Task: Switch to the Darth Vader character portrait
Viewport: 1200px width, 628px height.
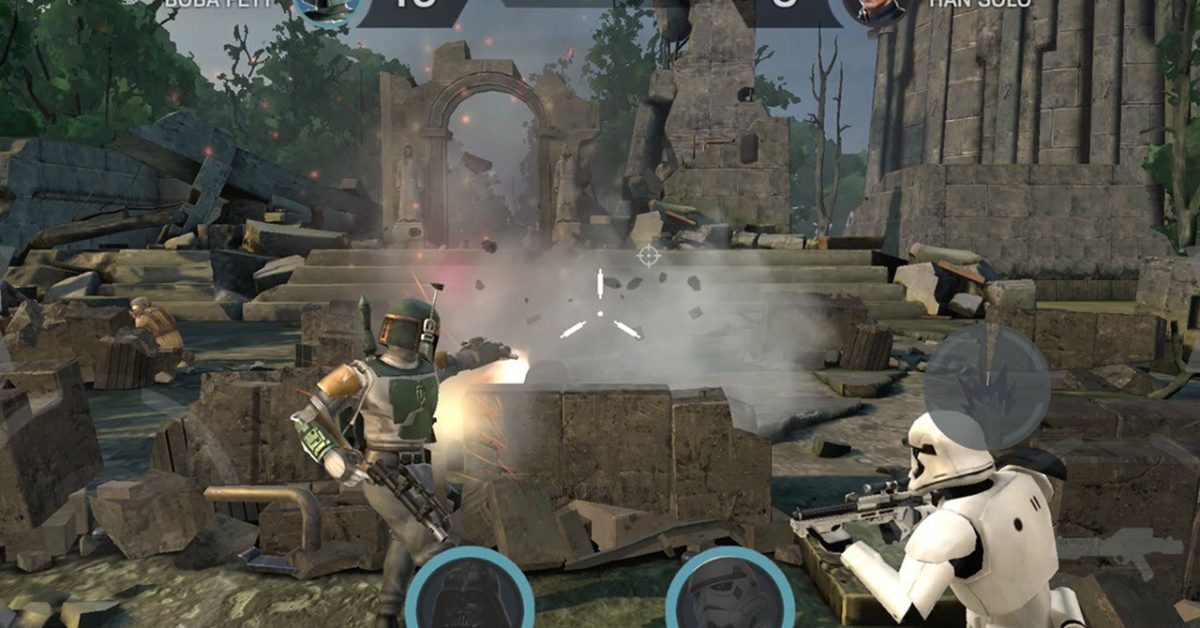Action: 468,593
